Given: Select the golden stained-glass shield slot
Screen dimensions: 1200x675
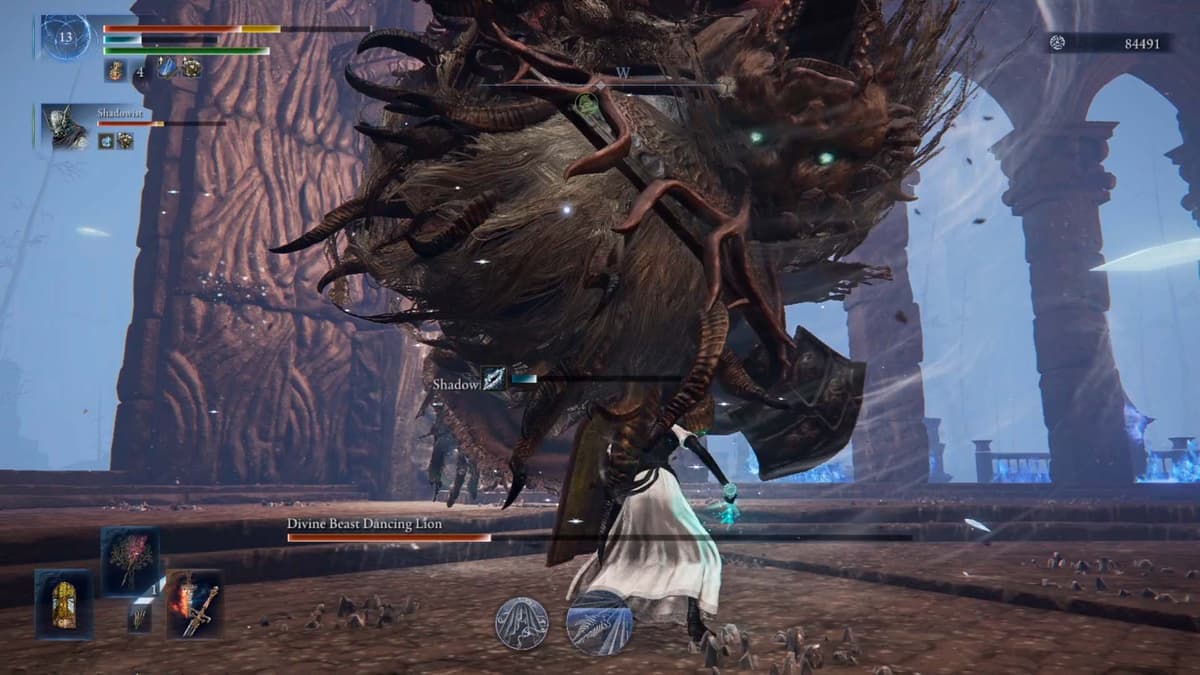Looking at the screenshot, I should click(64, 604).
